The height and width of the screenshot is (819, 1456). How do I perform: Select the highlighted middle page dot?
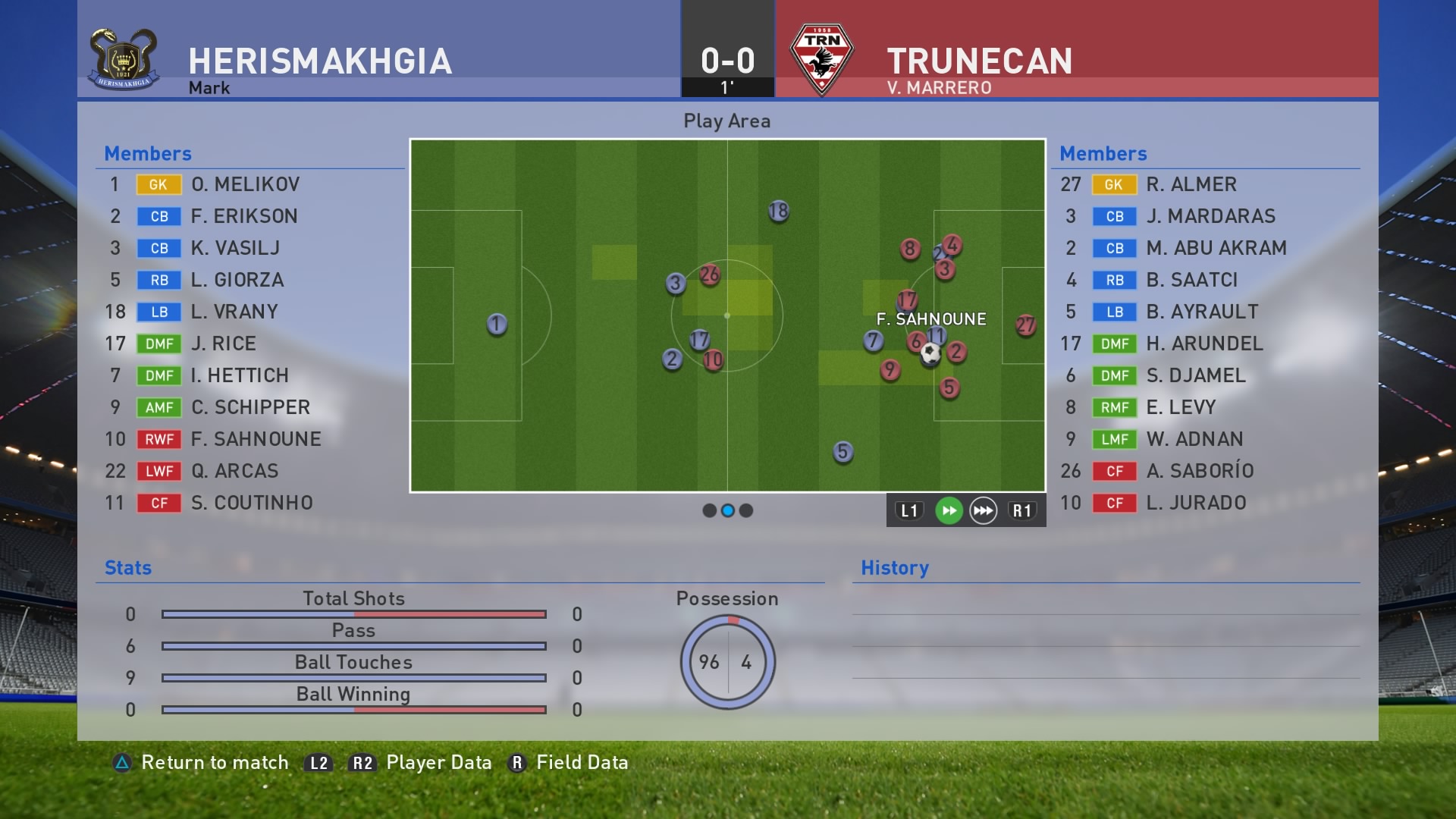tap(726, 510)
